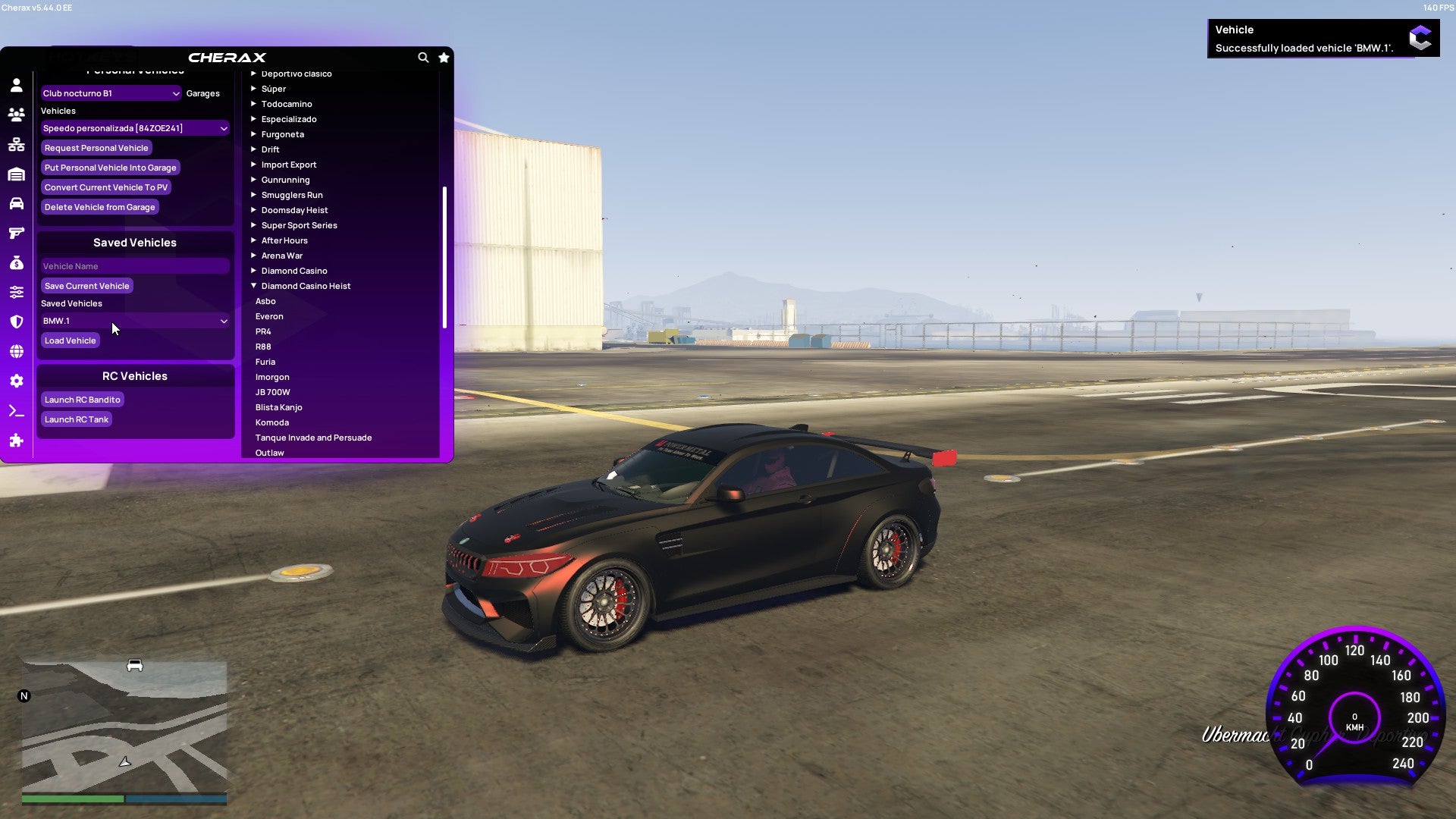Image resolution: width=1456 pixels, height=819 pixels.
Task: Select the money bag recovery icon
Action: [x=17, y=262]
